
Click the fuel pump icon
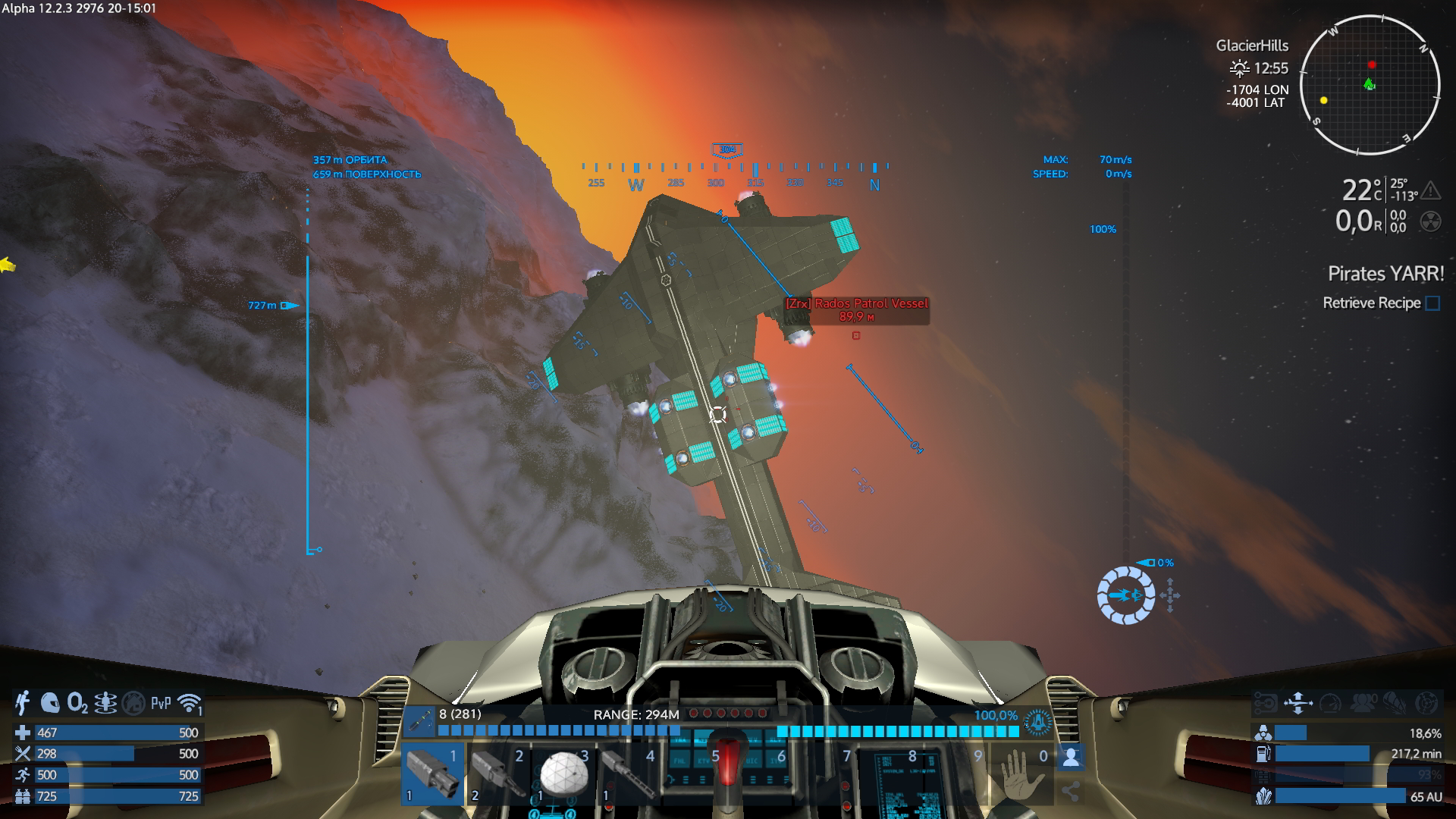click(1263, 754)
